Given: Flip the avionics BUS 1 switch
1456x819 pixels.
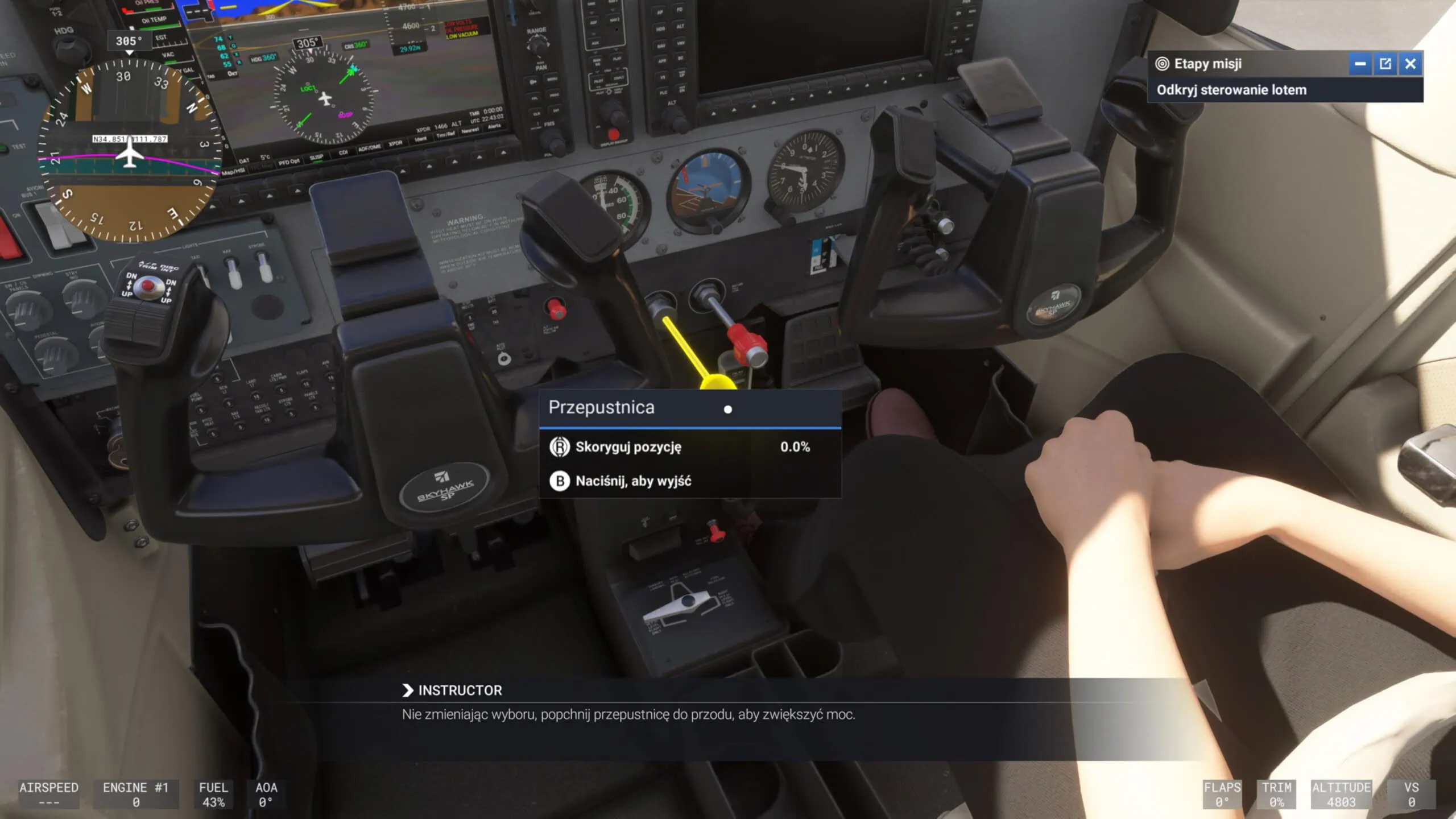Looking at the screenshot, I should tap(57, 226).
